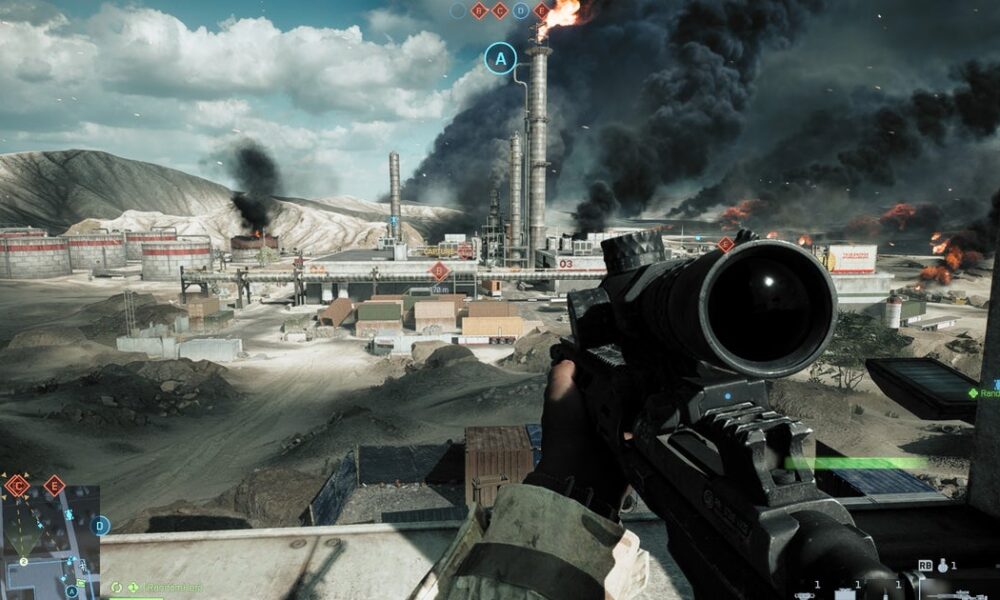This screenshot has width=1000, height=600.
Task: Select the red E objective on the minimap edge
Action: tap(54, 486)
